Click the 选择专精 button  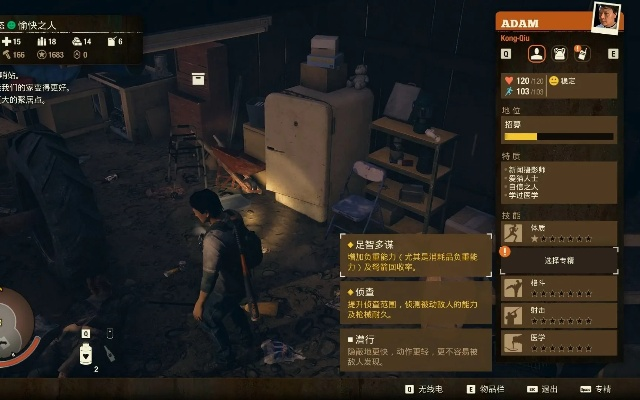[x=558, y=260]
